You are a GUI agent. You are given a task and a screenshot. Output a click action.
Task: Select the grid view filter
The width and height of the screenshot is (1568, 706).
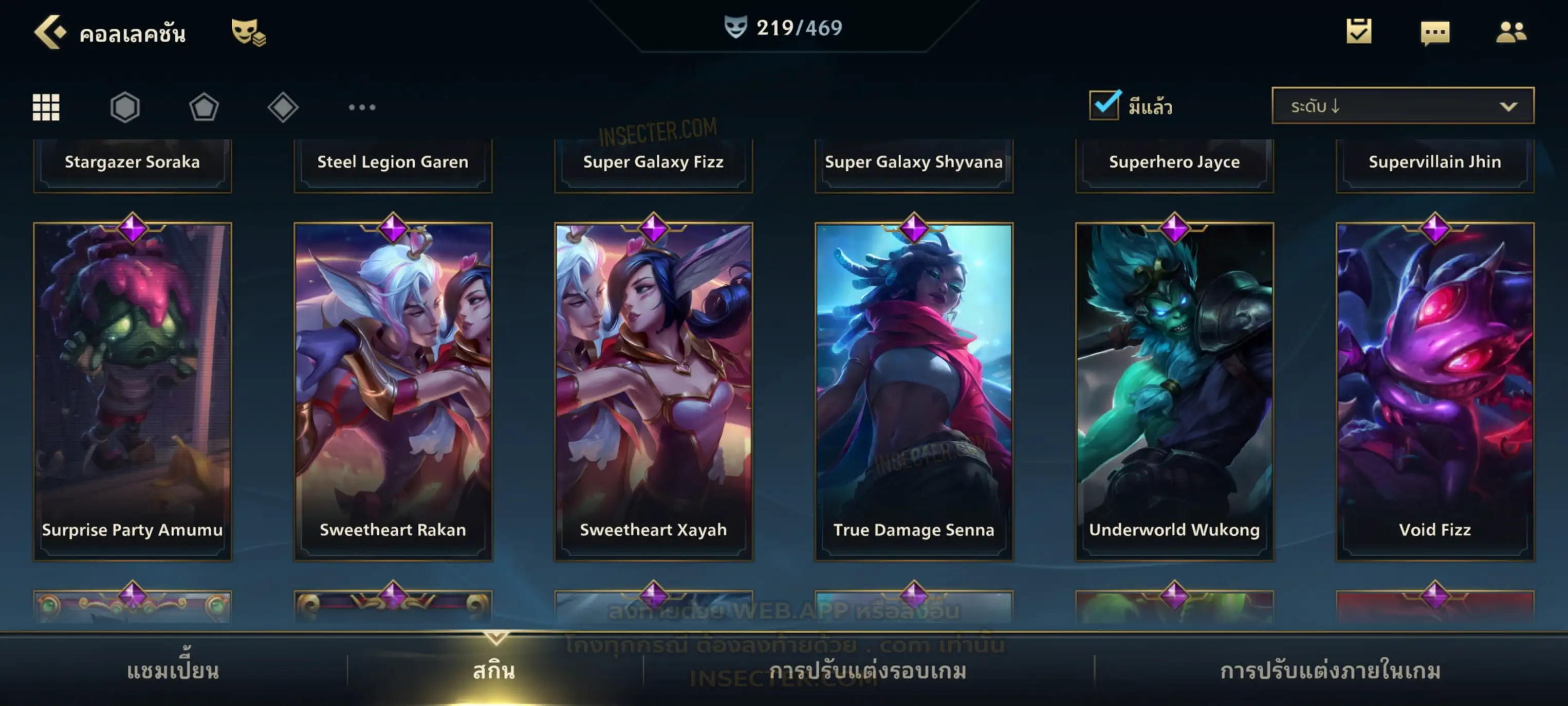click(x=46, y=107)
